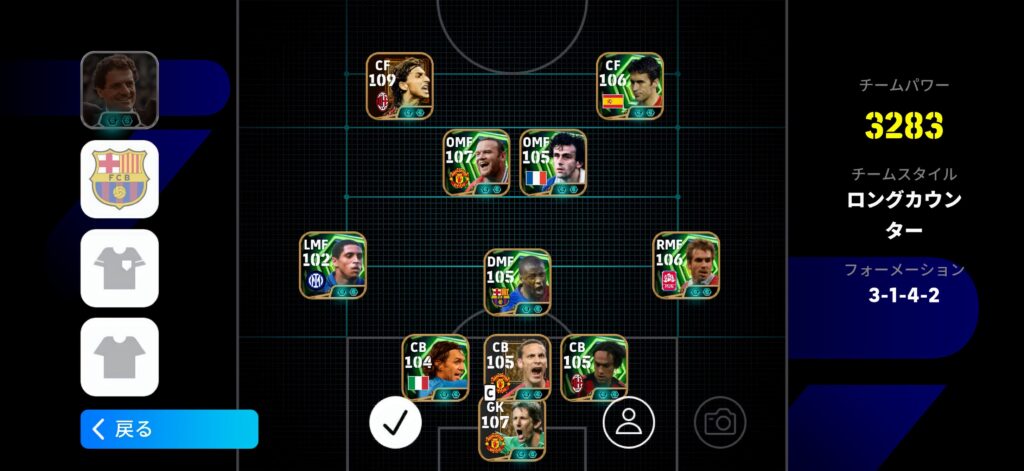The image size is (1024, 471).
Task: Pick the captain CB 105 Manchester United card
Action: (517, 368)
